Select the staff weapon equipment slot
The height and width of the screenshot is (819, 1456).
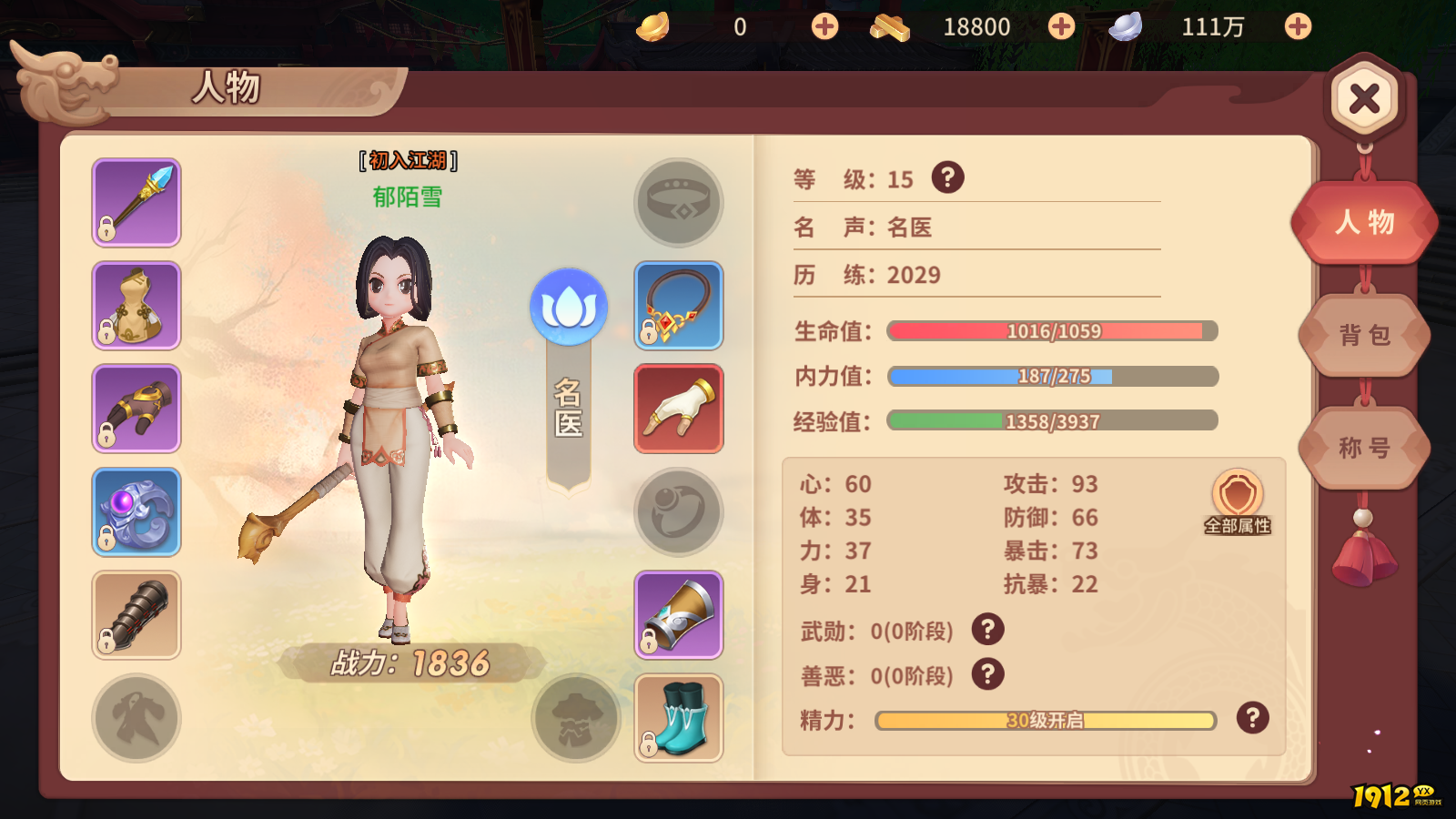[x=136, y=200]
